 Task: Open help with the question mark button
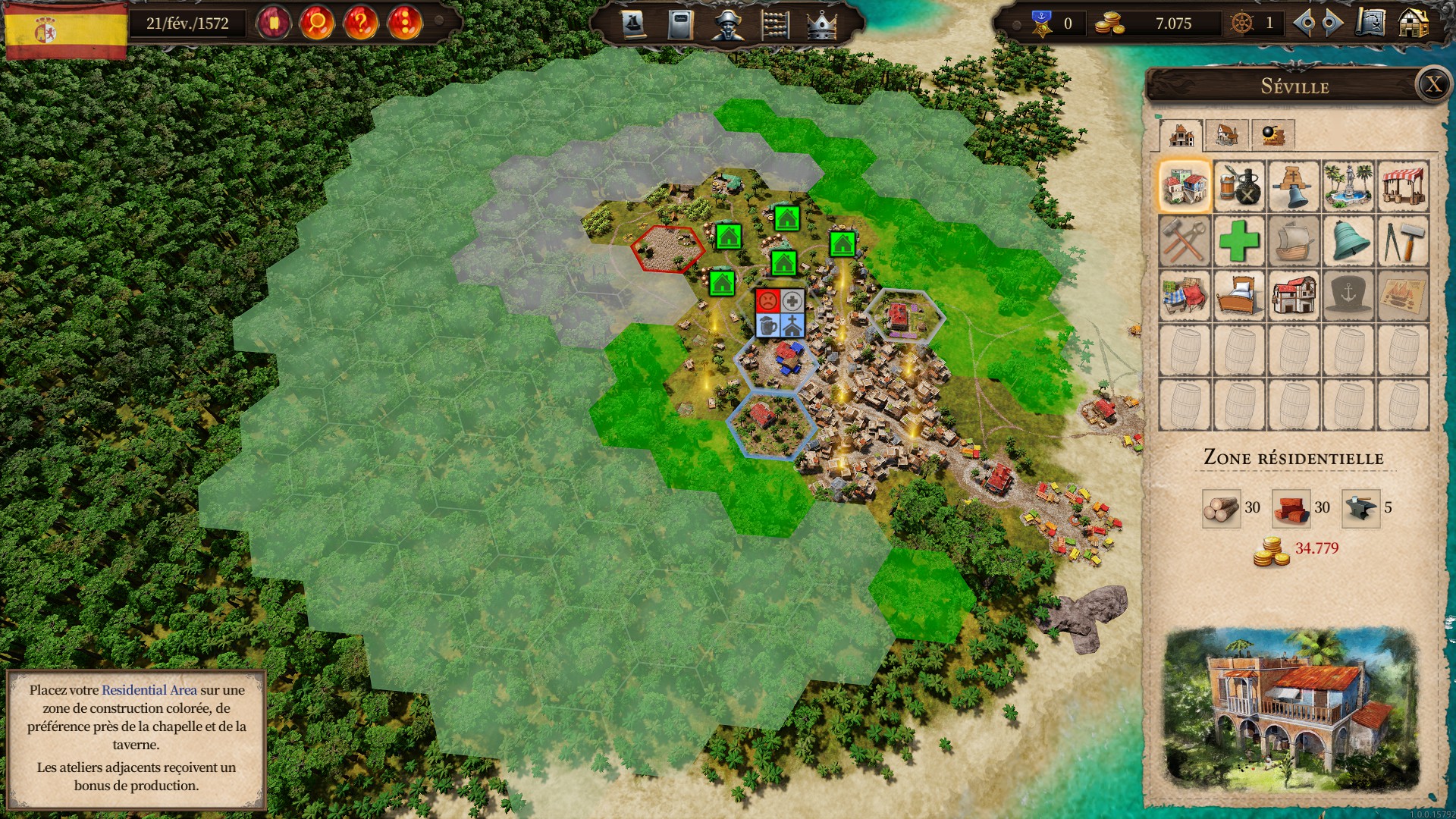point(361,23)
